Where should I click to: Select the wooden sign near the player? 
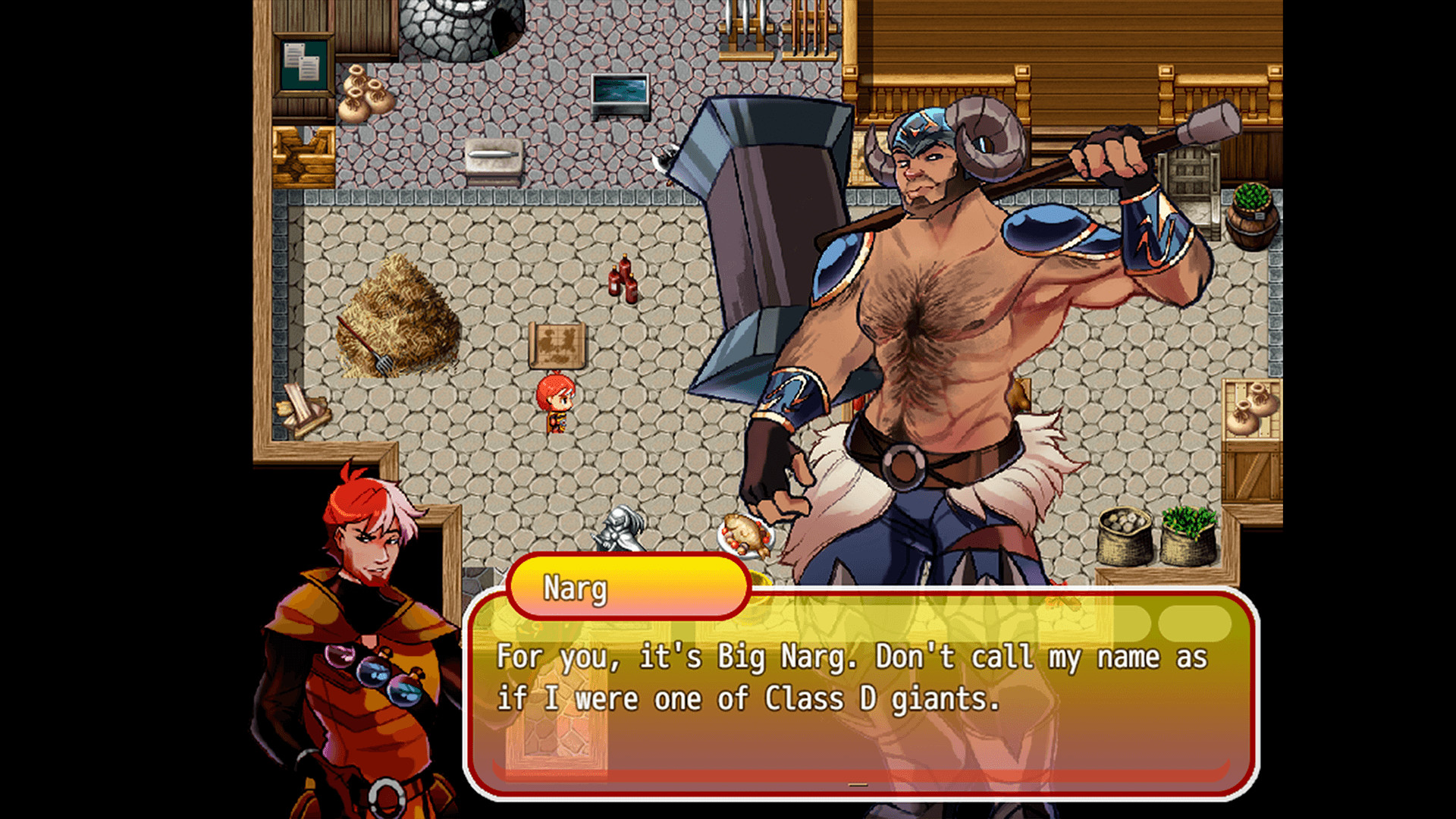(x=557, y=345)
